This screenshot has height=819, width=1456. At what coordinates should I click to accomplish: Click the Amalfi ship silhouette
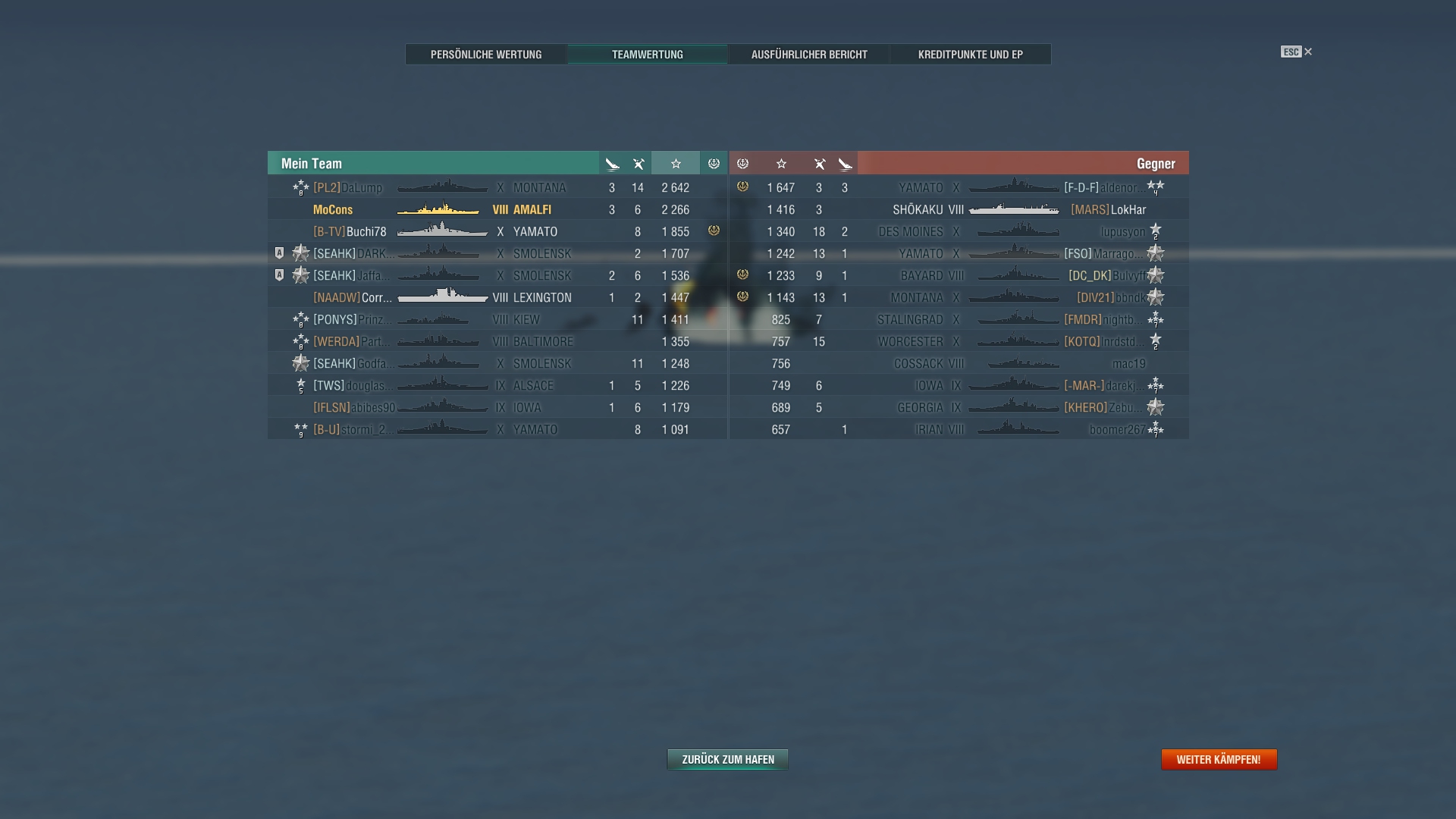click(x=438, y=209)
